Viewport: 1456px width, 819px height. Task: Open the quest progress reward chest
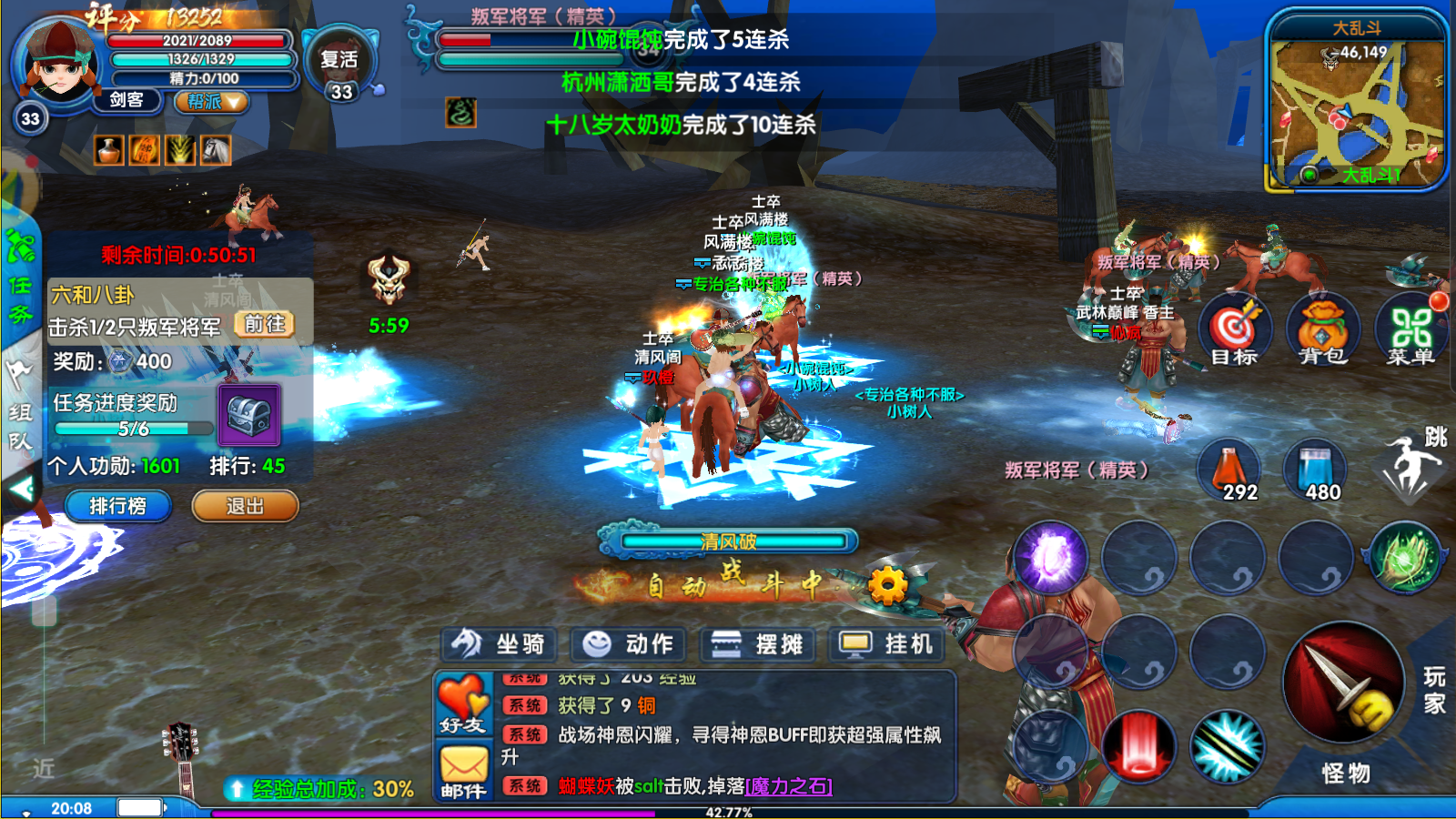point(248,415)
